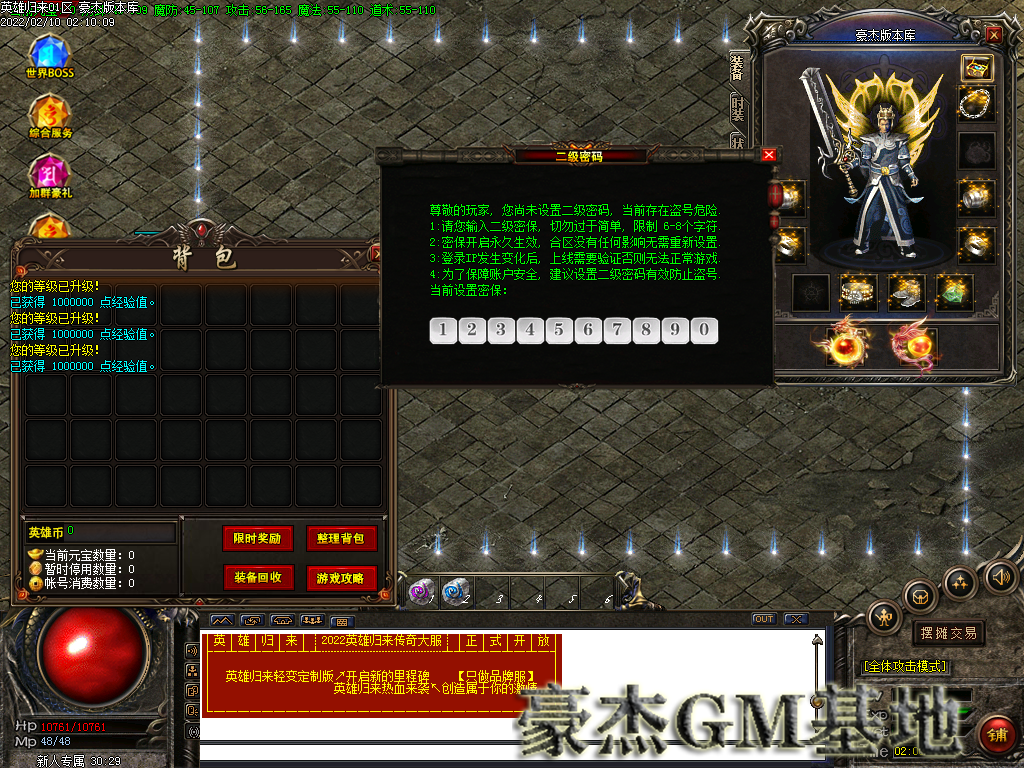Viewport: 1024px width, 768px height.
Task: Open the 摆摊交易 stall trading button
Action: pyautogui.click(x=947, y=633)
